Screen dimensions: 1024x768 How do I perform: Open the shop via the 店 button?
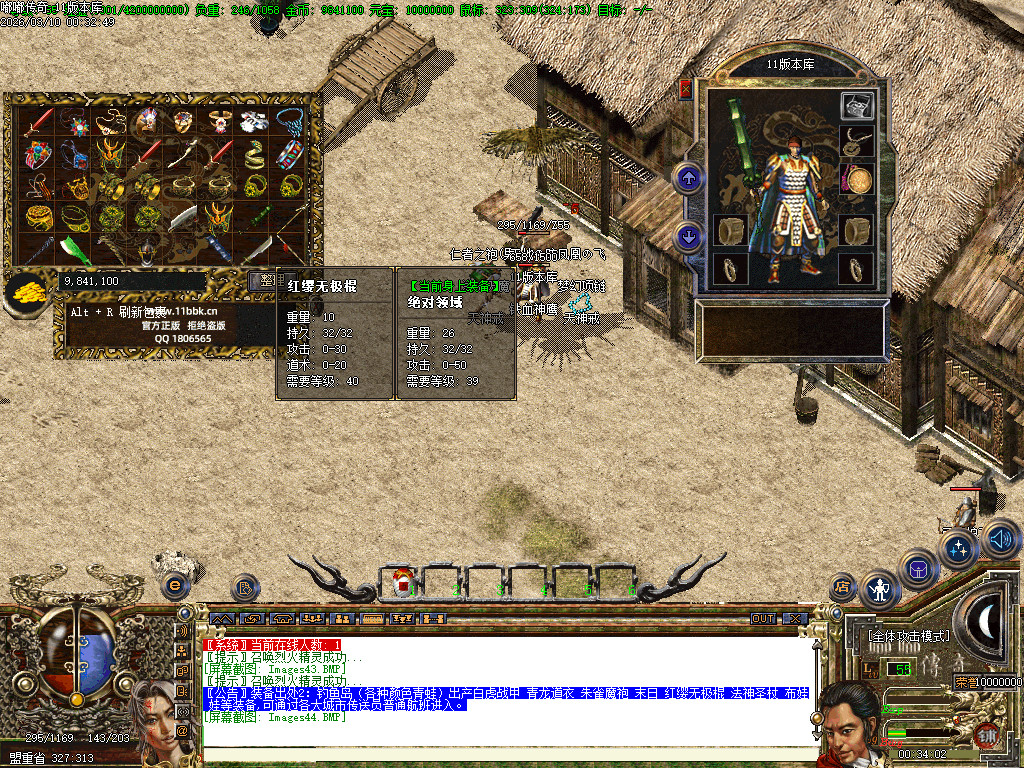(842, 585)
